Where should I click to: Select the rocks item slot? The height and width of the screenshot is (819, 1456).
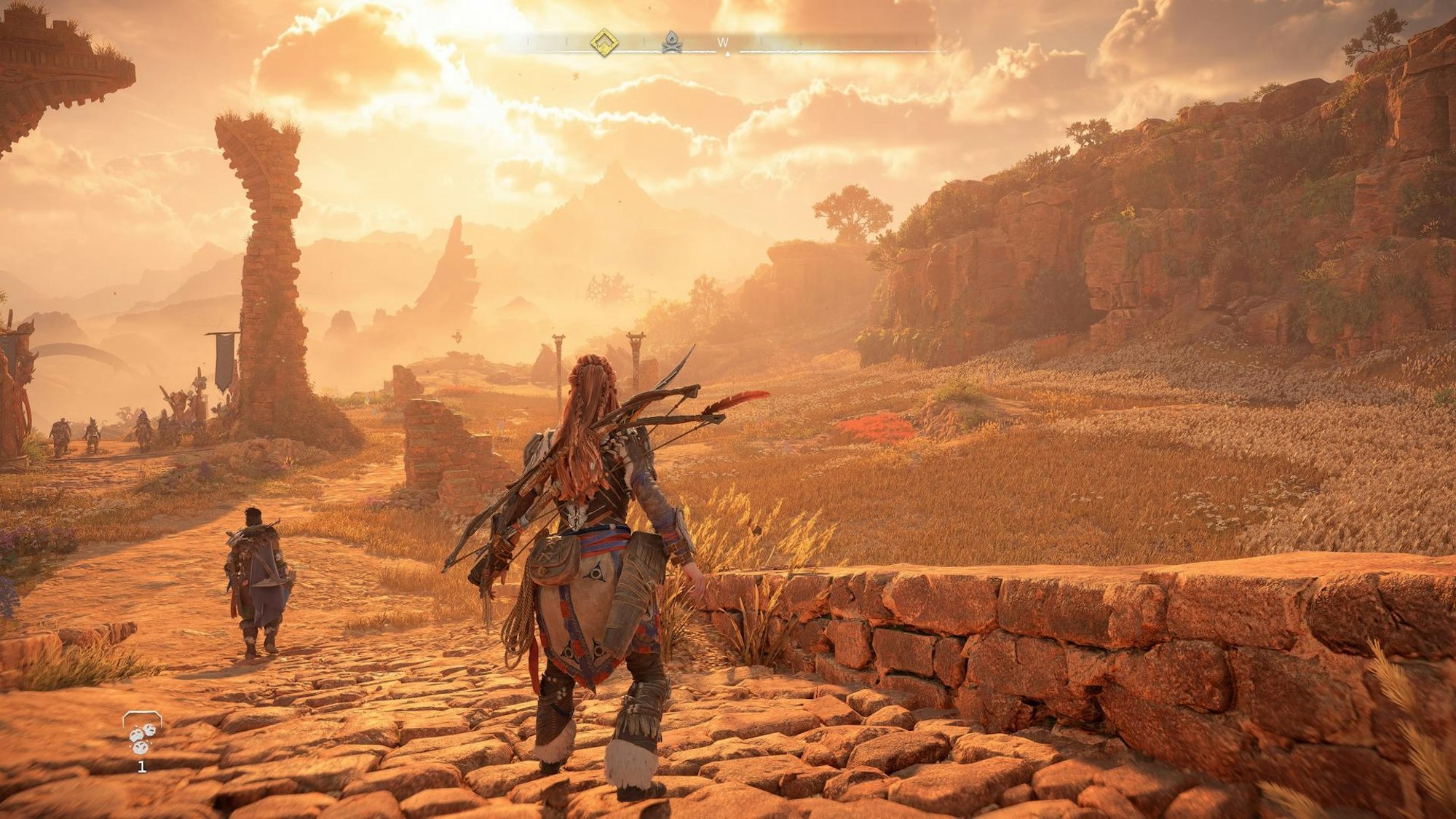pyautogui.click(x=142, y=735)
